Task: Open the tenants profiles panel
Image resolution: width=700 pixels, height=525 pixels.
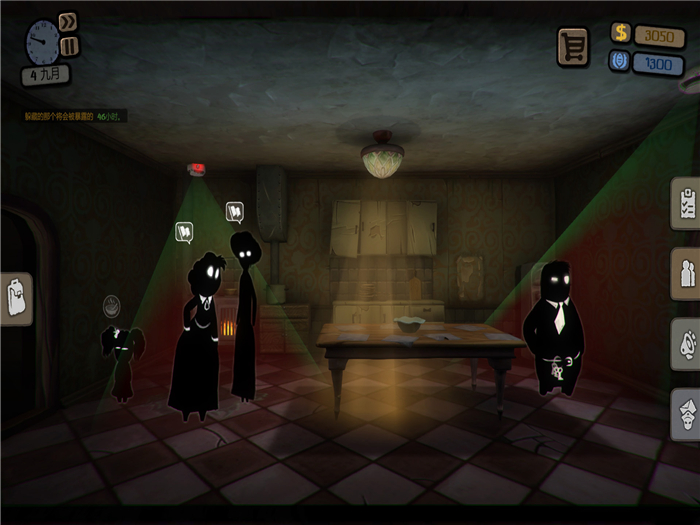Action: (x=686, y=274)
